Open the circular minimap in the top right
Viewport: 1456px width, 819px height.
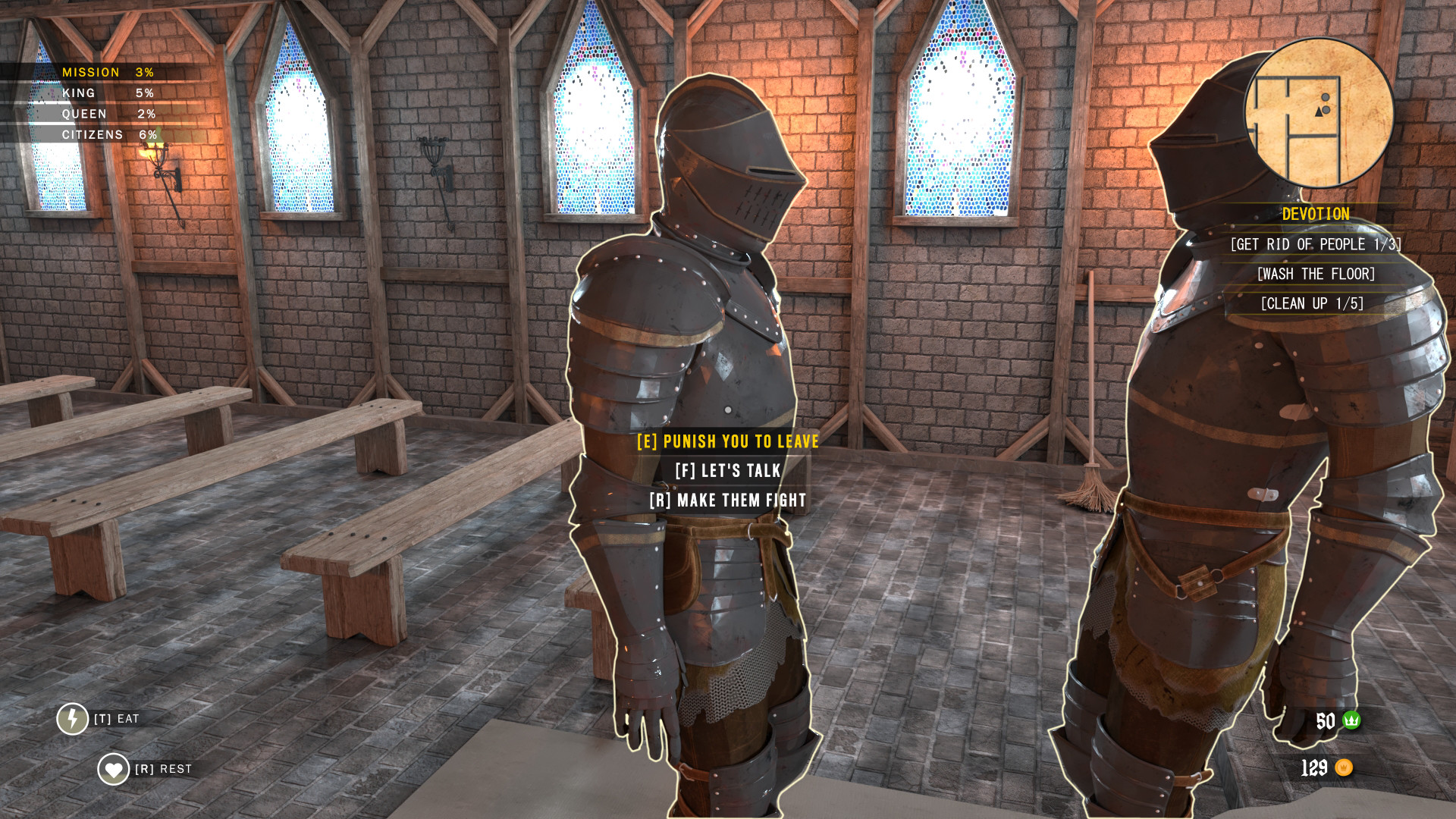coord(1319,114)
